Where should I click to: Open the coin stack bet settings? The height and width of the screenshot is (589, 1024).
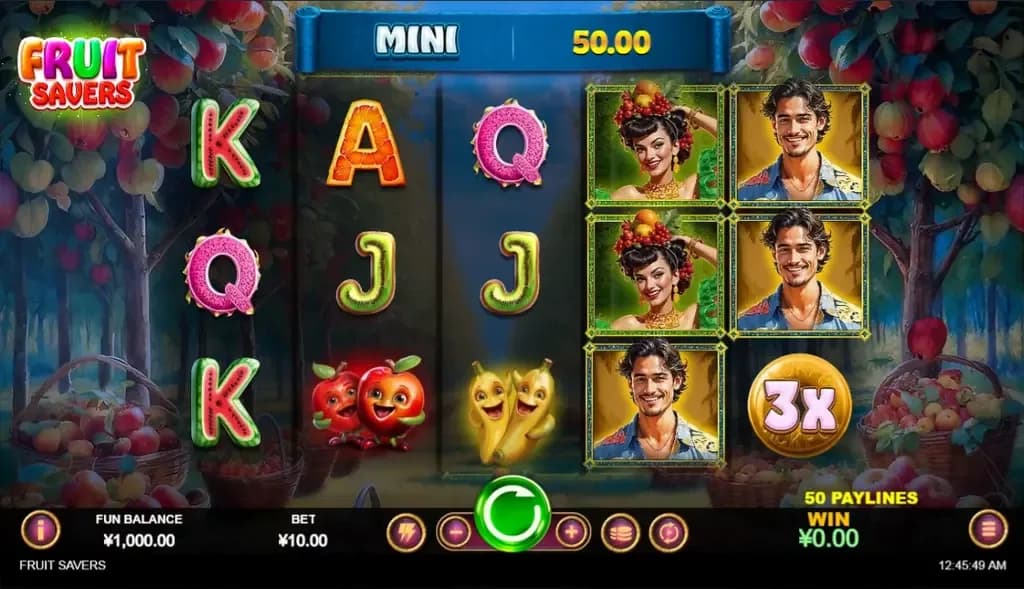tap(620, 532)
